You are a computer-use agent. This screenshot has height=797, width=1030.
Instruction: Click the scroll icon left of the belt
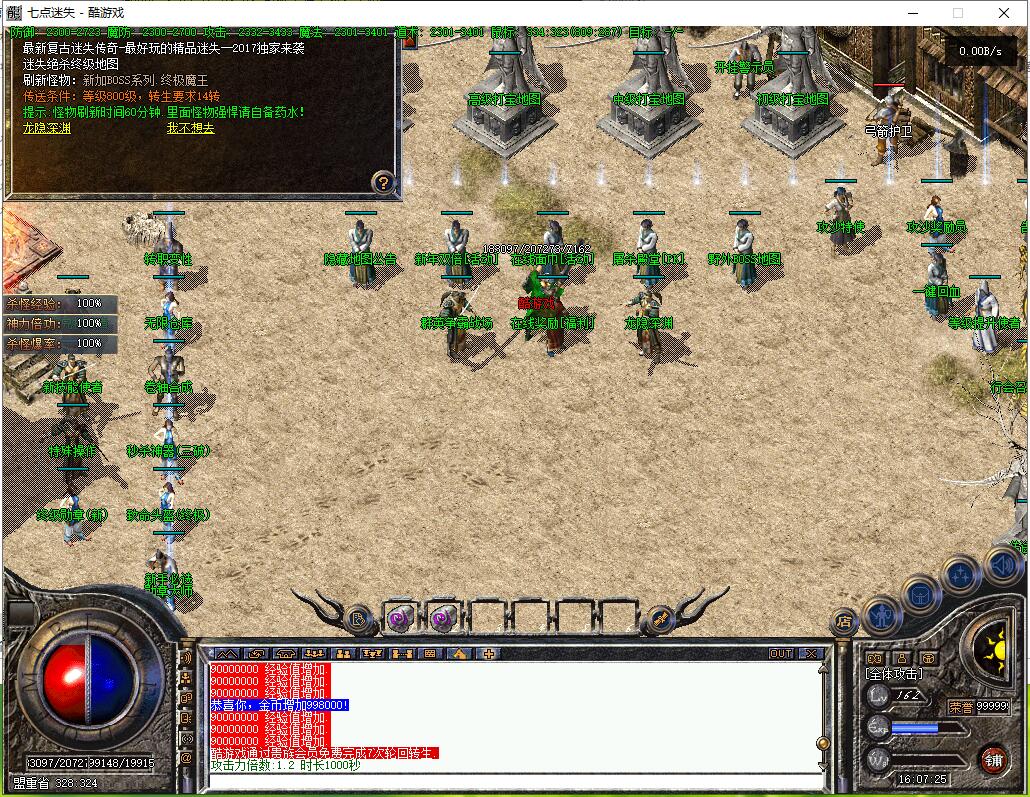[357, 619]
